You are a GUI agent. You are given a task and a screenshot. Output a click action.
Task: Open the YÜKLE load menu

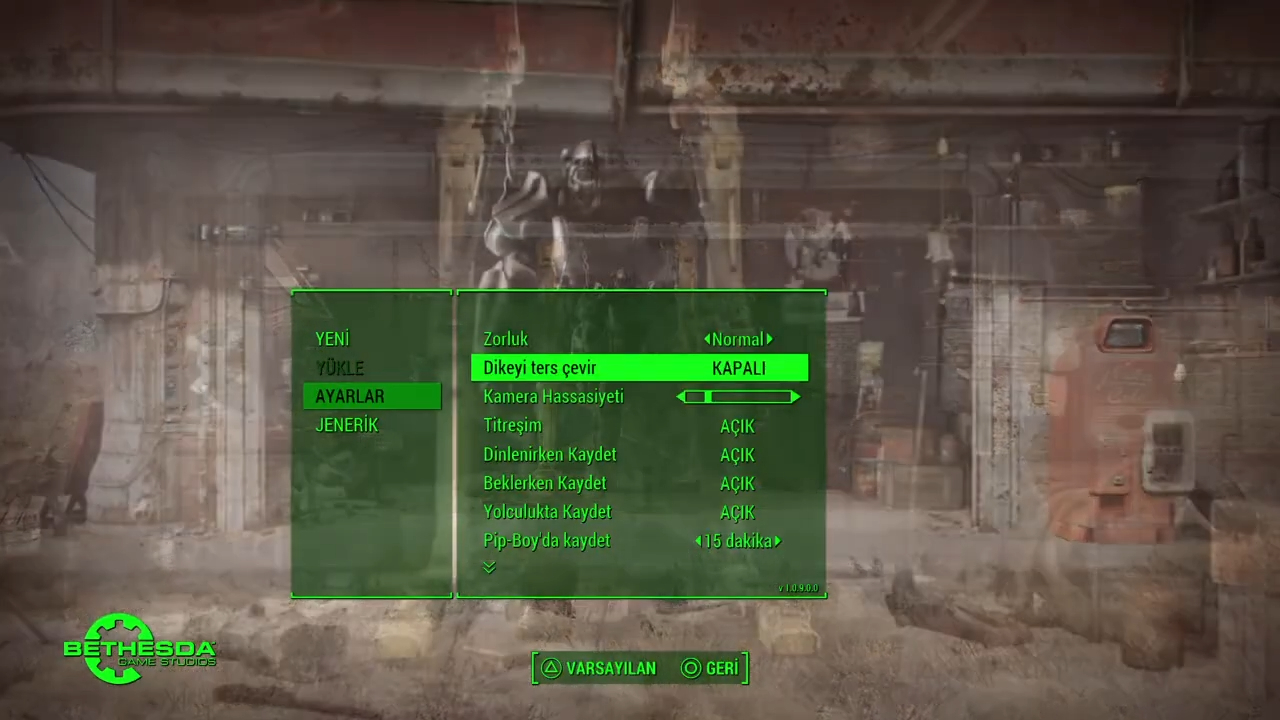pyautogui.click(x=340, y=368)
